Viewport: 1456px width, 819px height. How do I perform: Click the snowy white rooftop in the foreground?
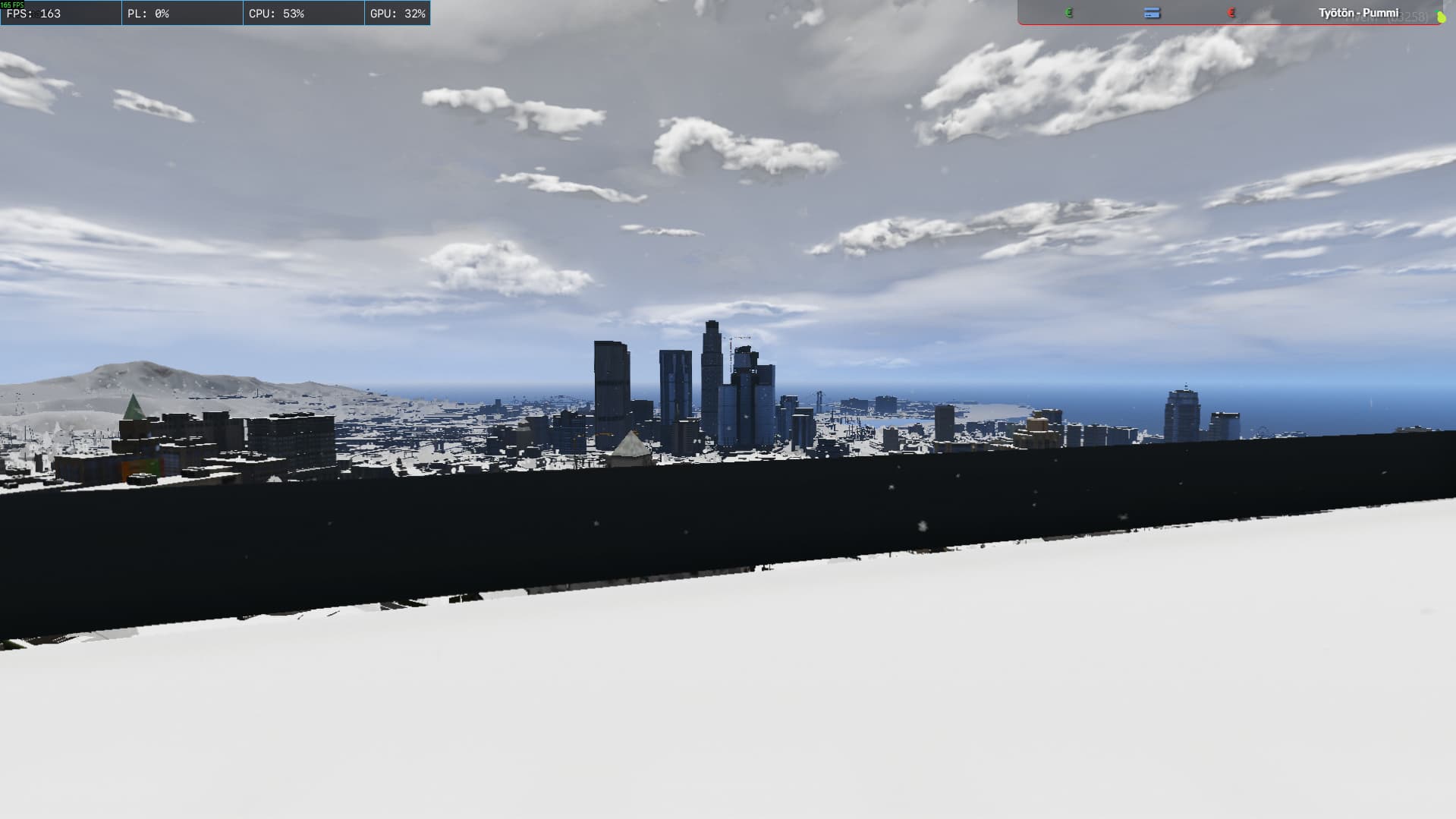click(728, 706)
